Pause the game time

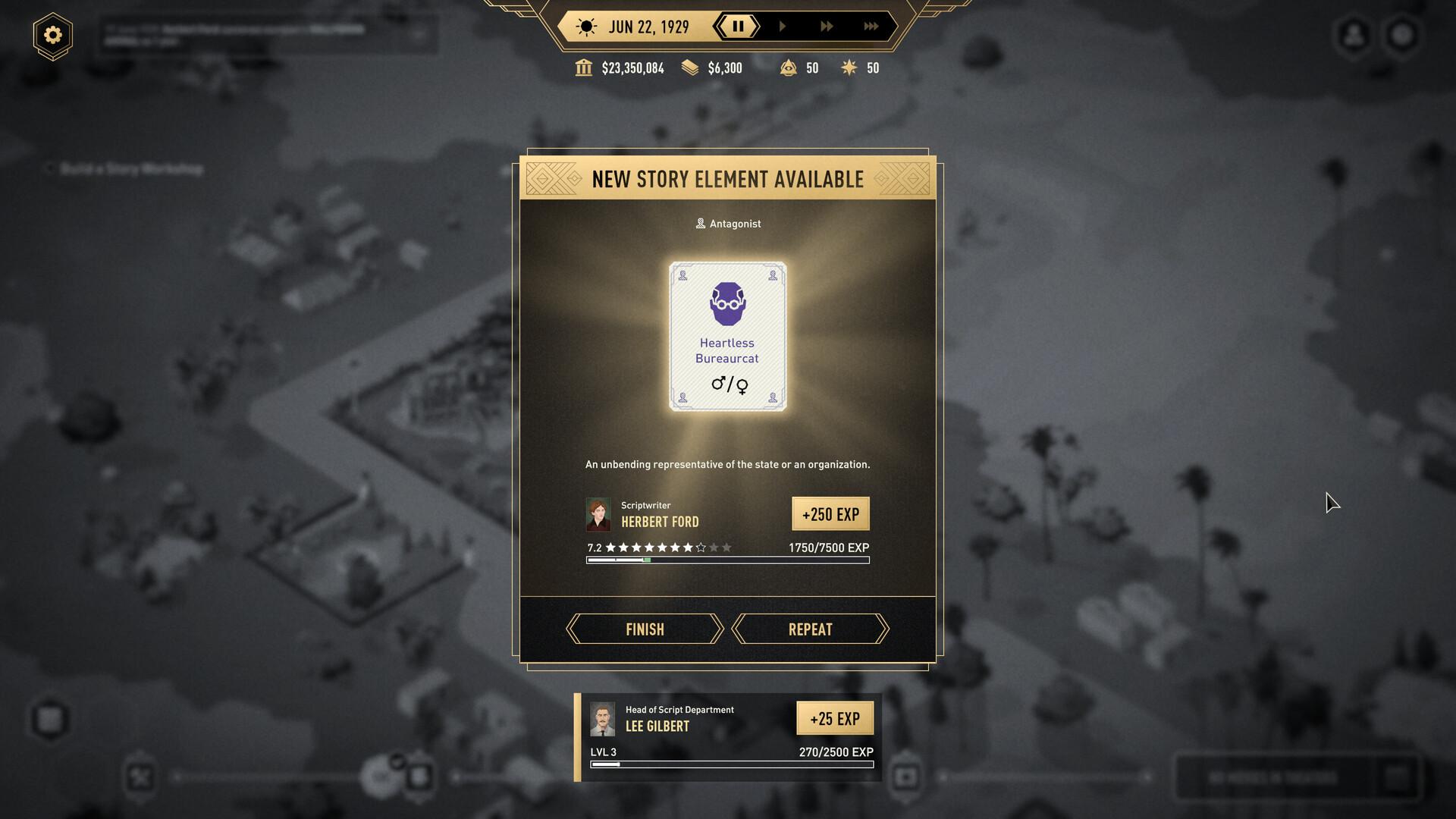[737, 27]
